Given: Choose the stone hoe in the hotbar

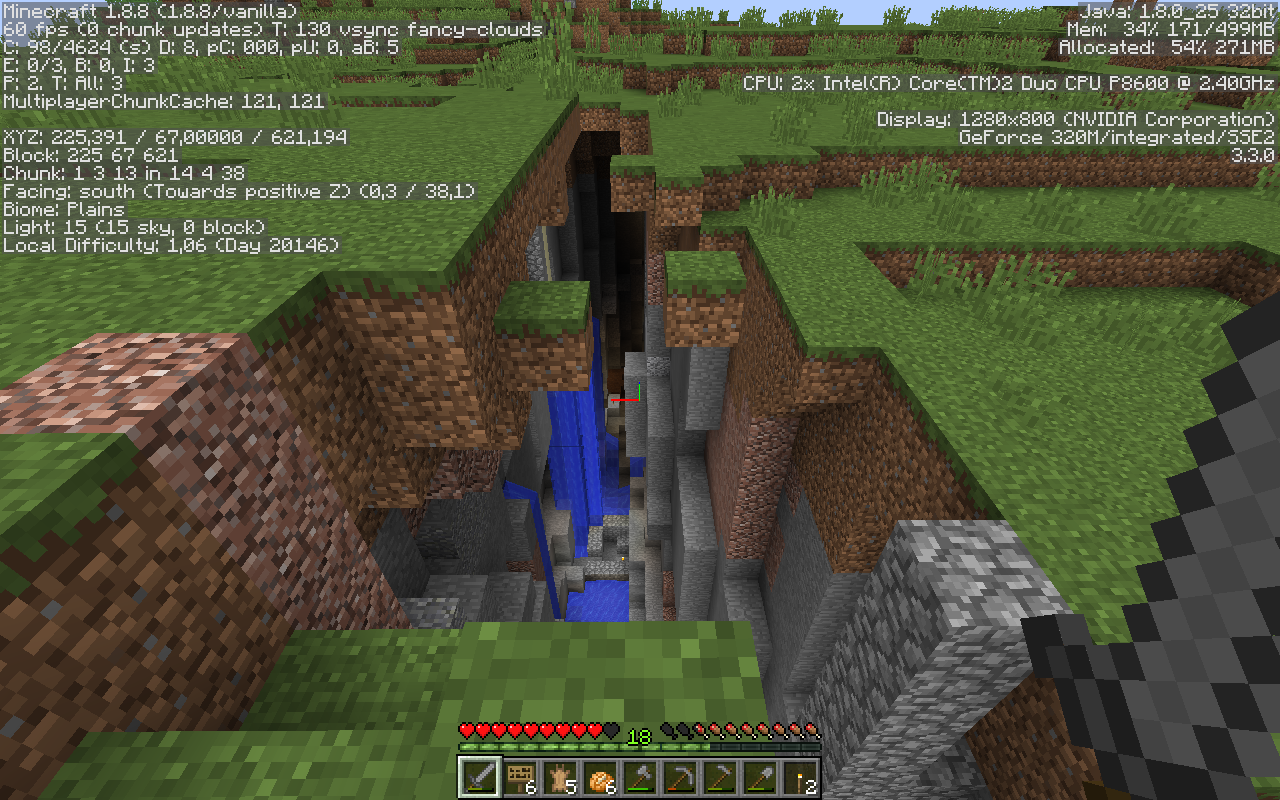Looking at the screenshot, I should pos(719,776).
